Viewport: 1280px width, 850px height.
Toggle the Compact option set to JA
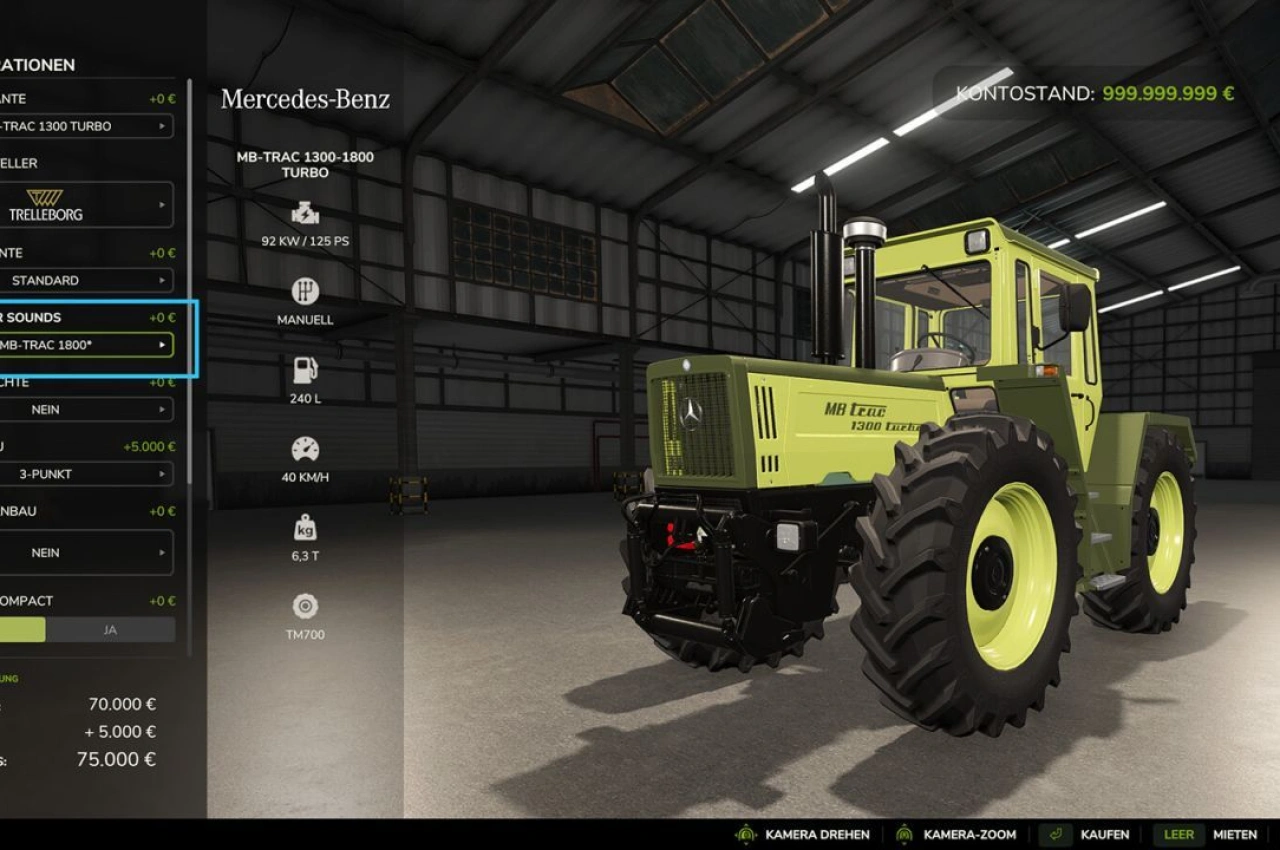click(x=109, y=629)
